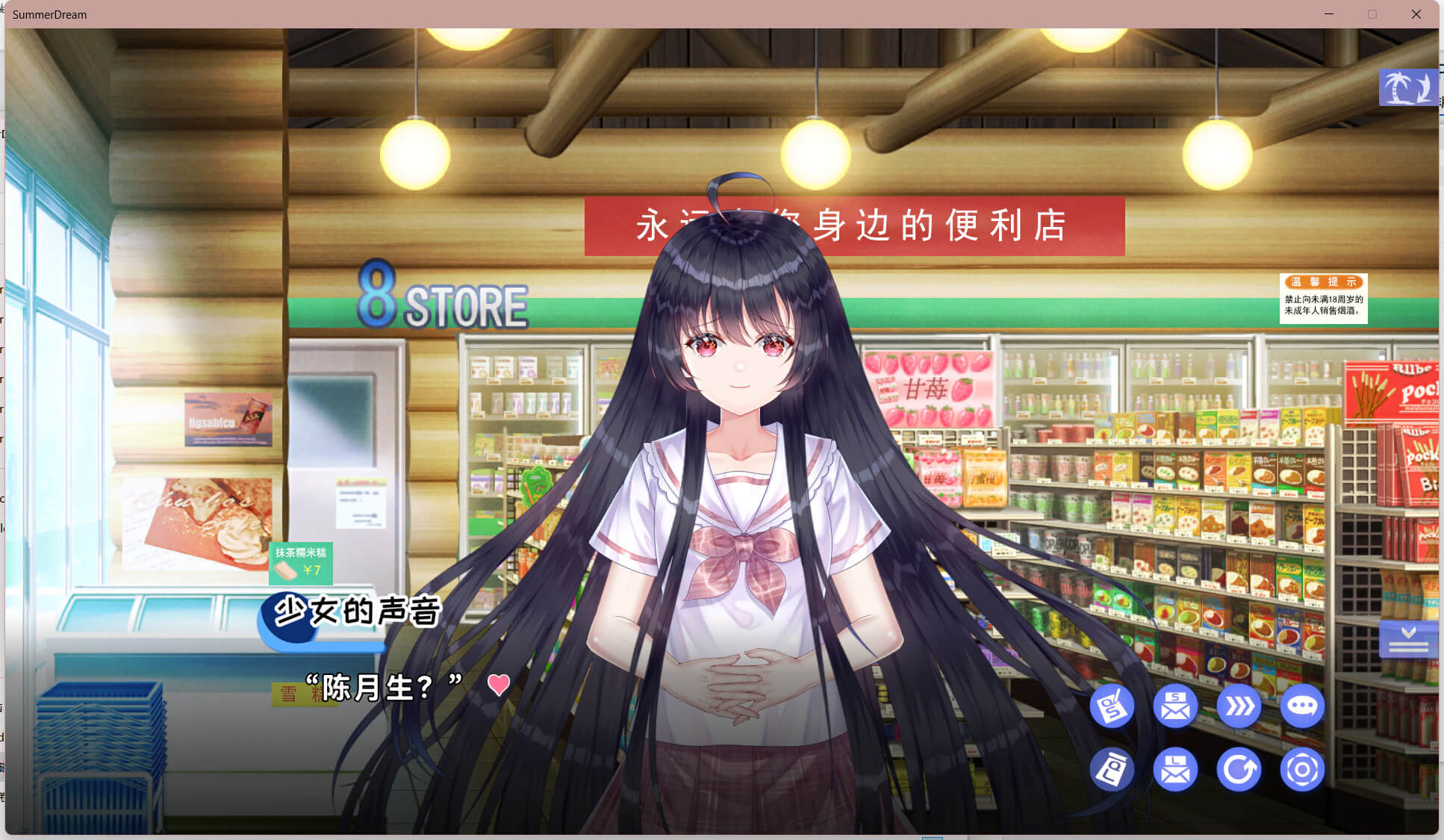This screenshot has width=1444, height=840.
Task: Click the palm tree island button
Action: point(1407,88)
